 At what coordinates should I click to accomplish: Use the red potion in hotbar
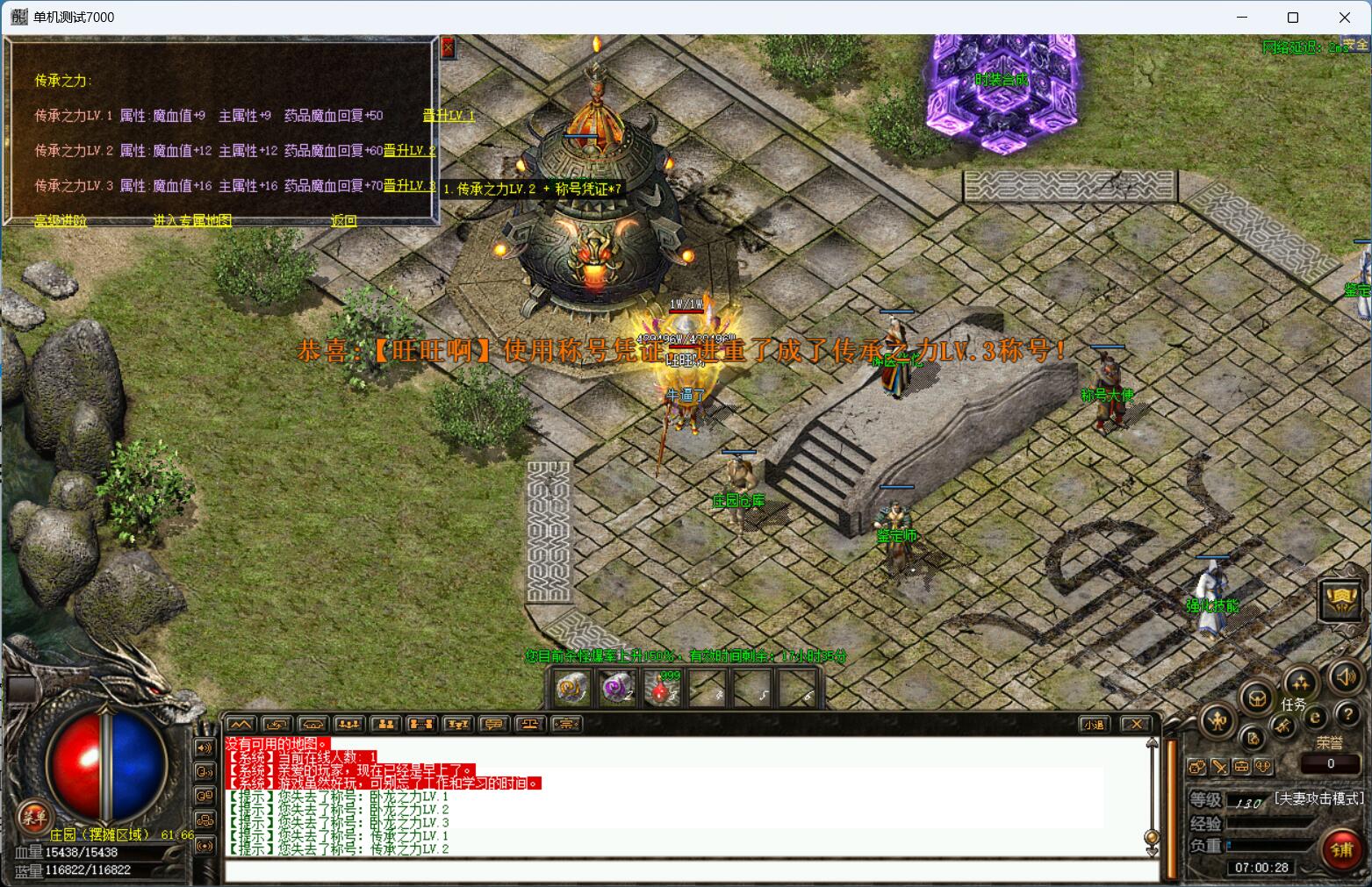tap(664, 690)
